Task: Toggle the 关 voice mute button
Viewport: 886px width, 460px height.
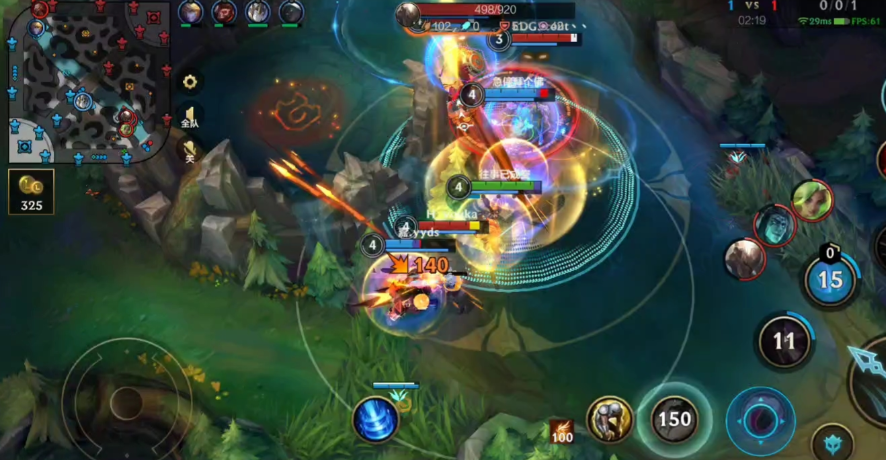Action: point(189,151)
